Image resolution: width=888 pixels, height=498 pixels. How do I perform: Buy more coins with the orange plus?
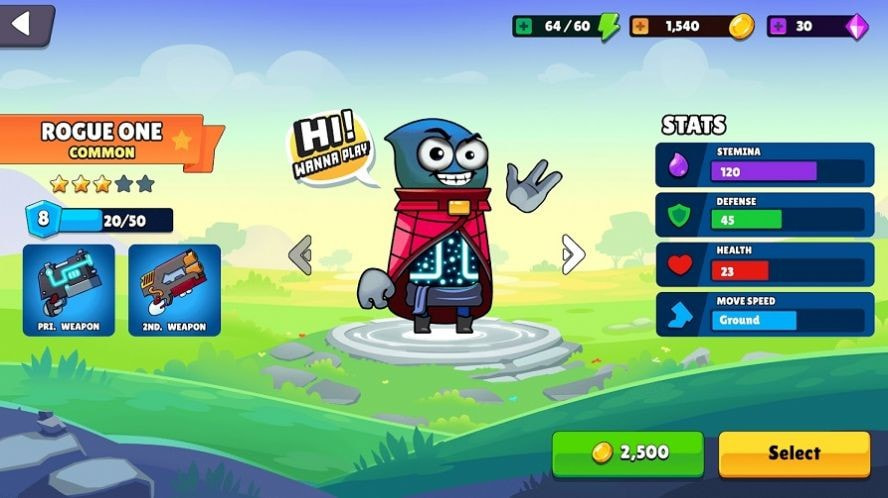pos(640,26)
